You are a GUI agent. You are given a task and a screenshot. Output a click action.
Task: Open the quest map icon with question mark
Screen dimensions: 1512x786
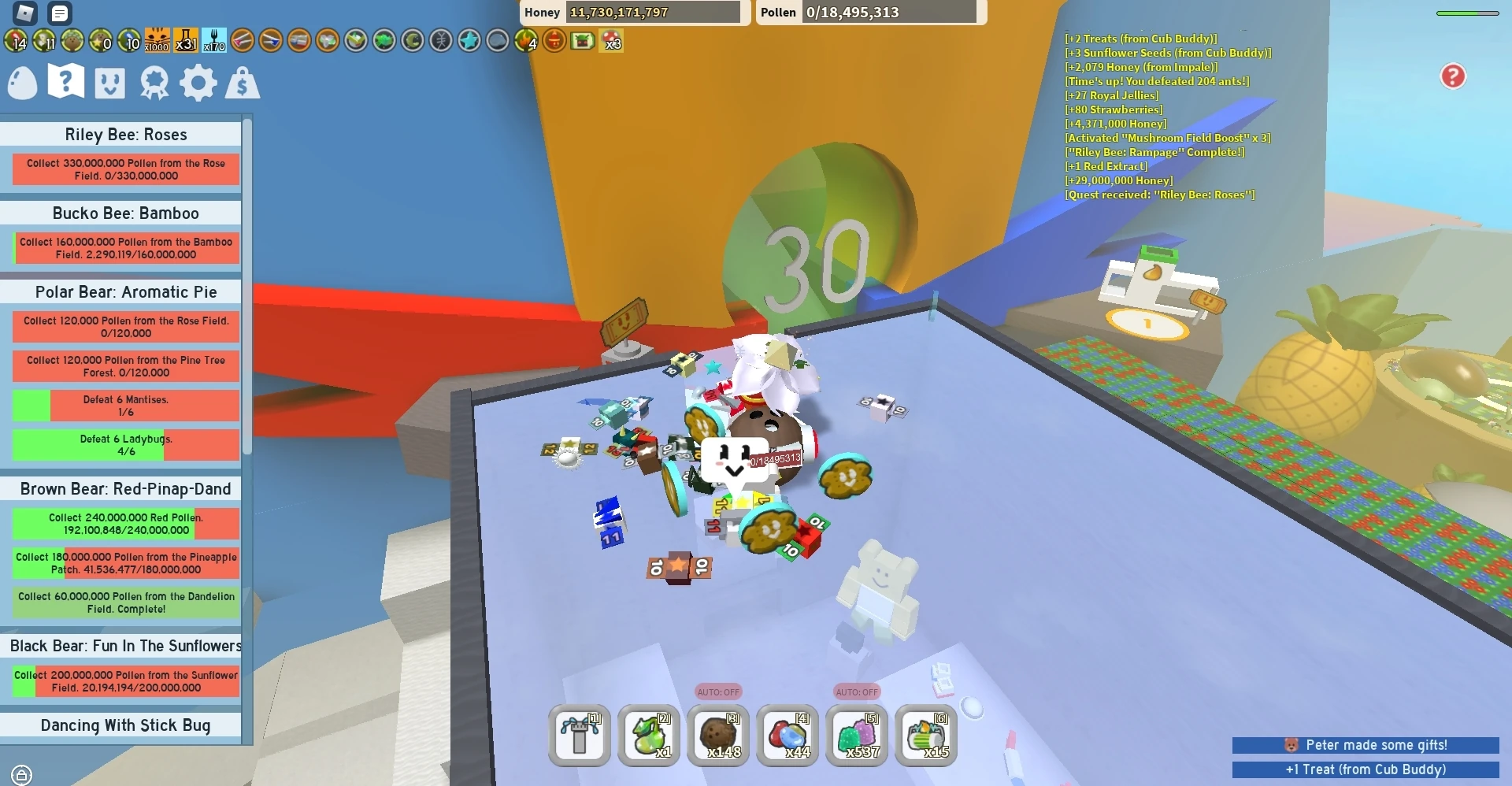(65, 81)
